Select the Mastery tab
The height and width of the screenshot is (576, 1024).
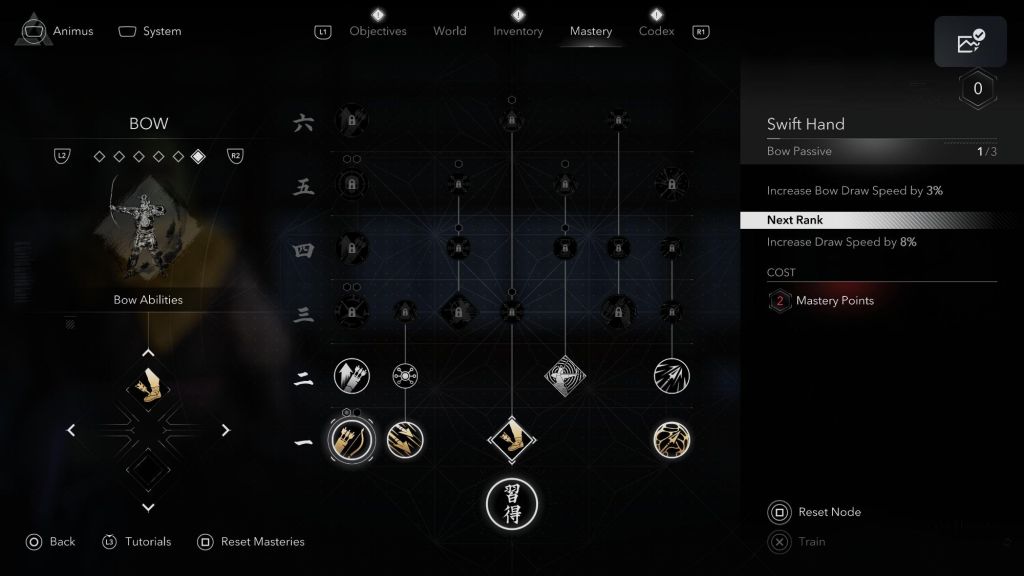click(x=591, y=31)
